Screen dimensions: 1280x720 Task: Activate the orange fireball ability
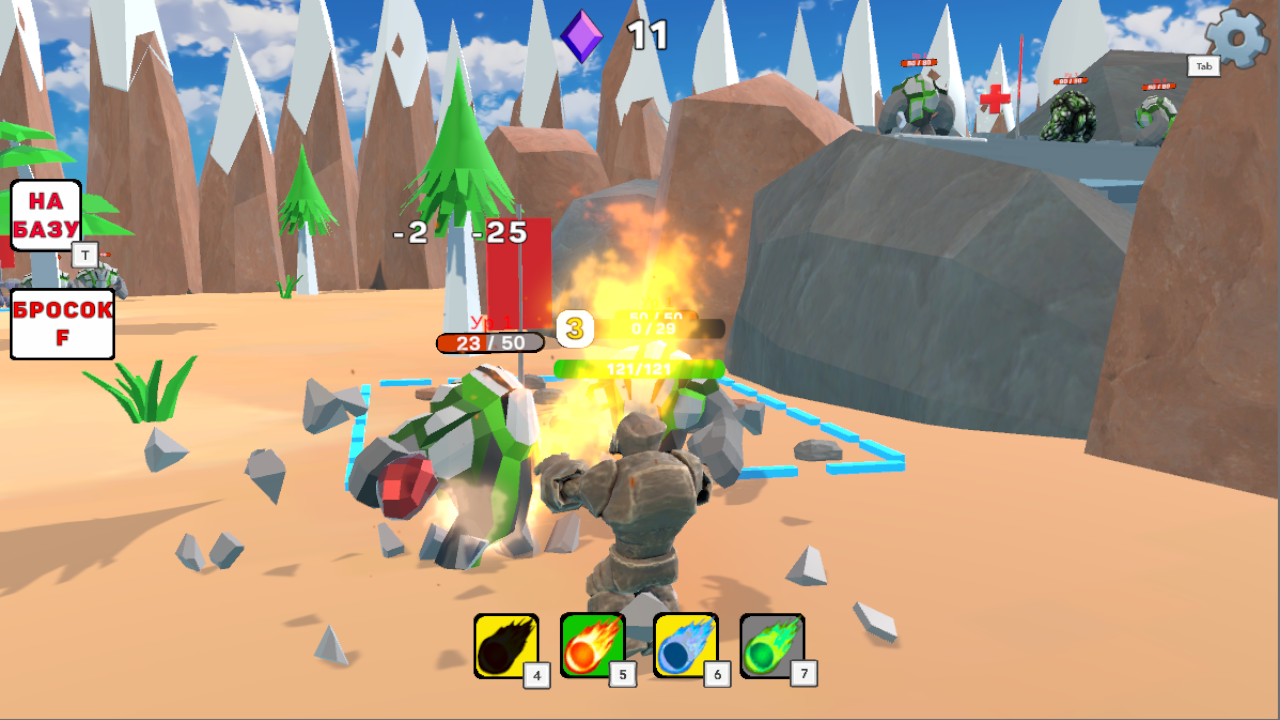[592, 644]
